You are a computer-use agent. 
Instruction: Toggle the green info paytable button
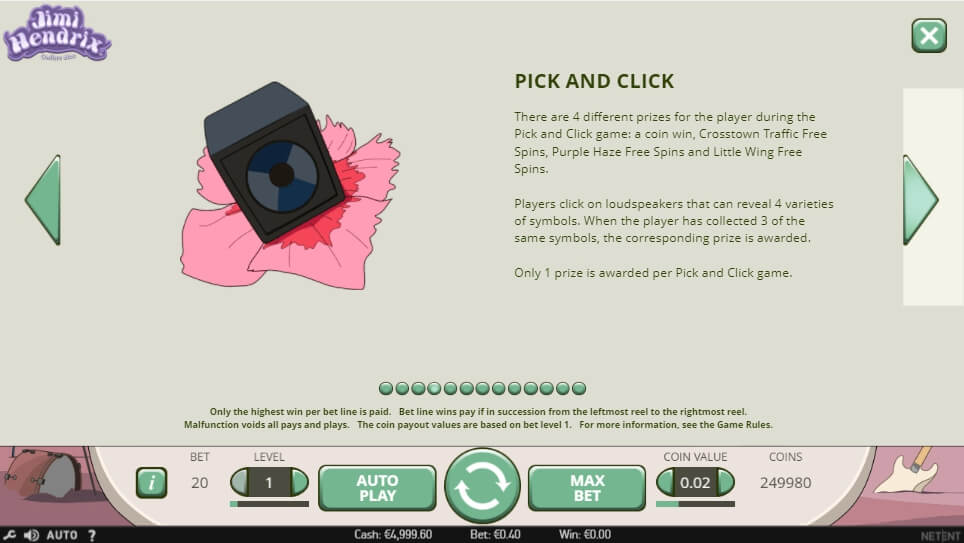coord(151,483)
